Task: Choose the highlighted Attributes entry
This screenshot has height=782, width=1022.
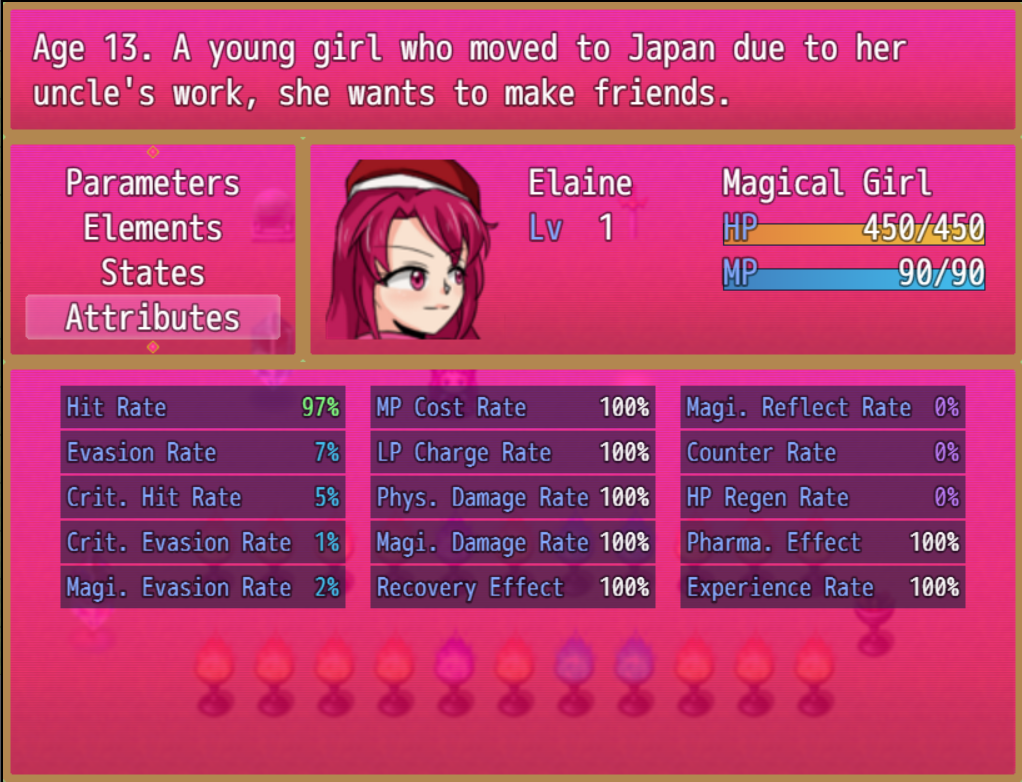Action: pyautogui.click(x=153, y=318)
